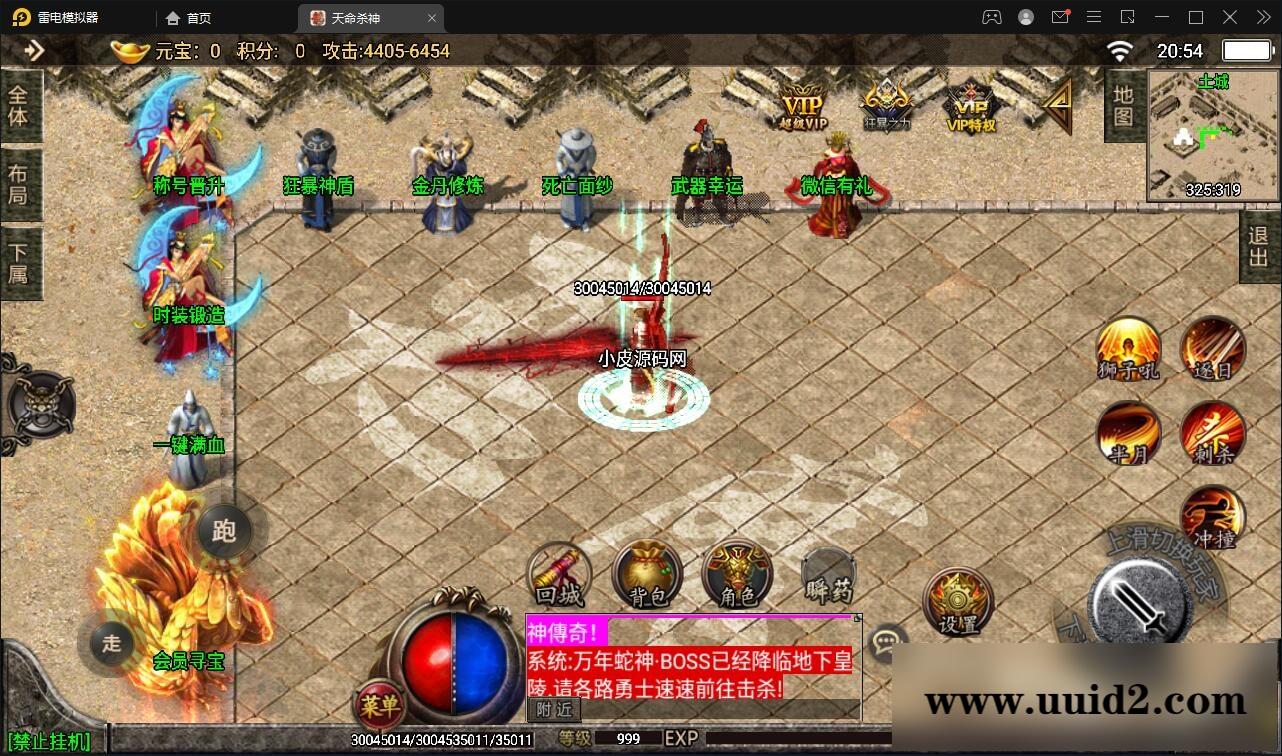Cast the 狮子吼 skill icon

[1128, 352]
